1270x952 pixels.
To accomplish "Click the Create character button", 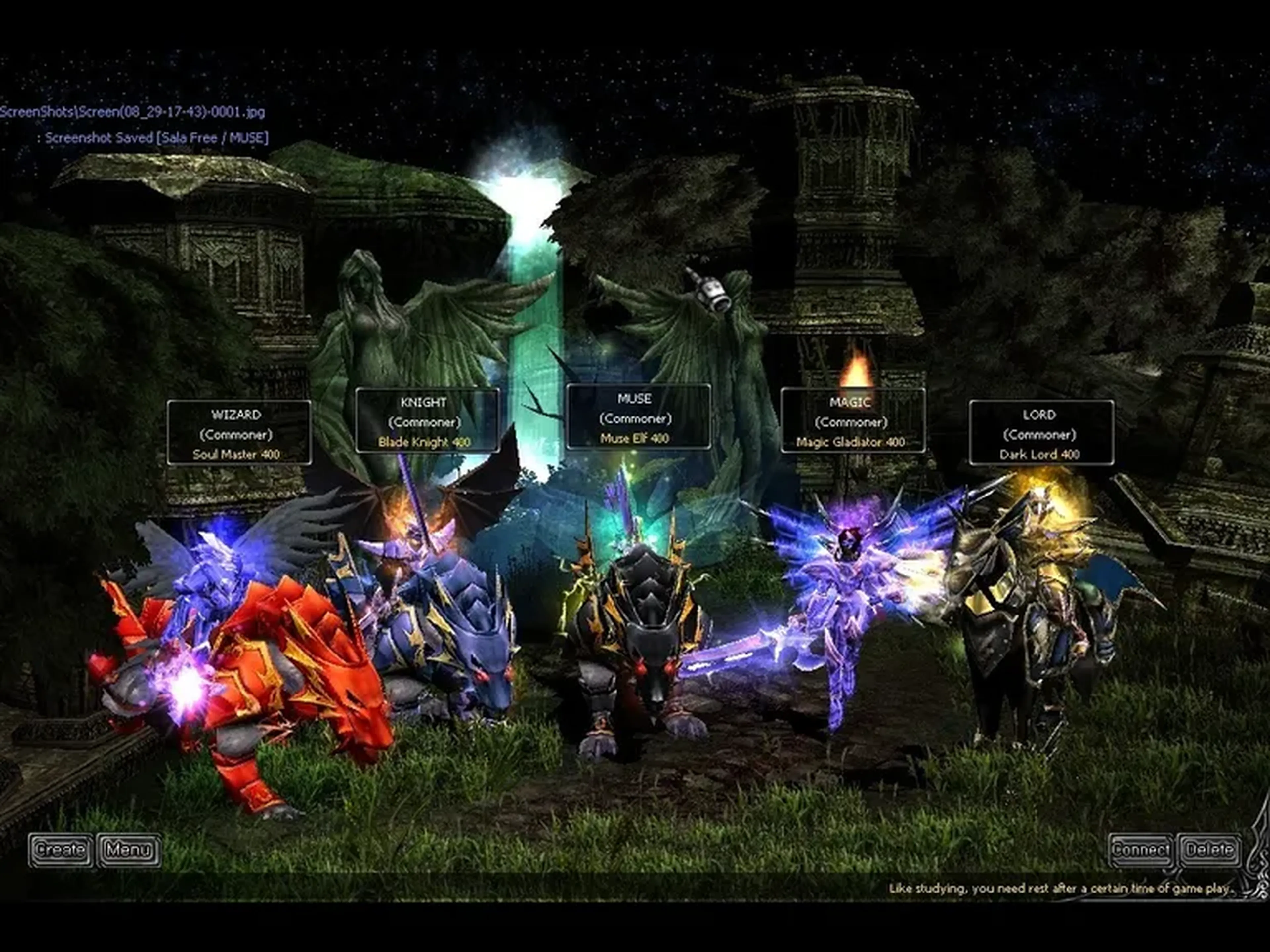I will click(60, 850).
